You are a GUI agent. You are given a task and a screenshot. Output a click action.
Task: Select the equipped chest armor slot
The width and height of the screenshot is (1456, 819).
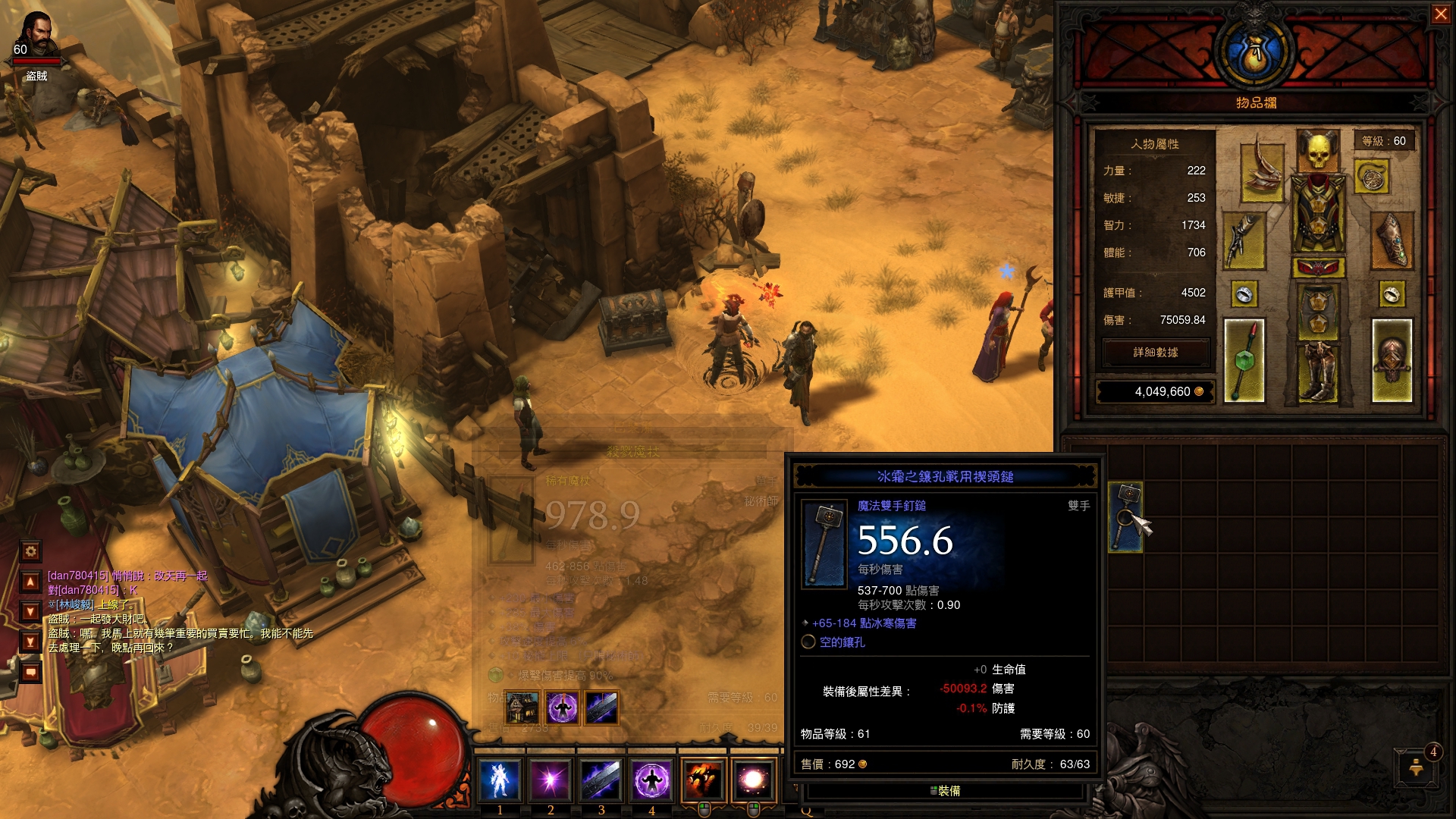point(1318,215)
